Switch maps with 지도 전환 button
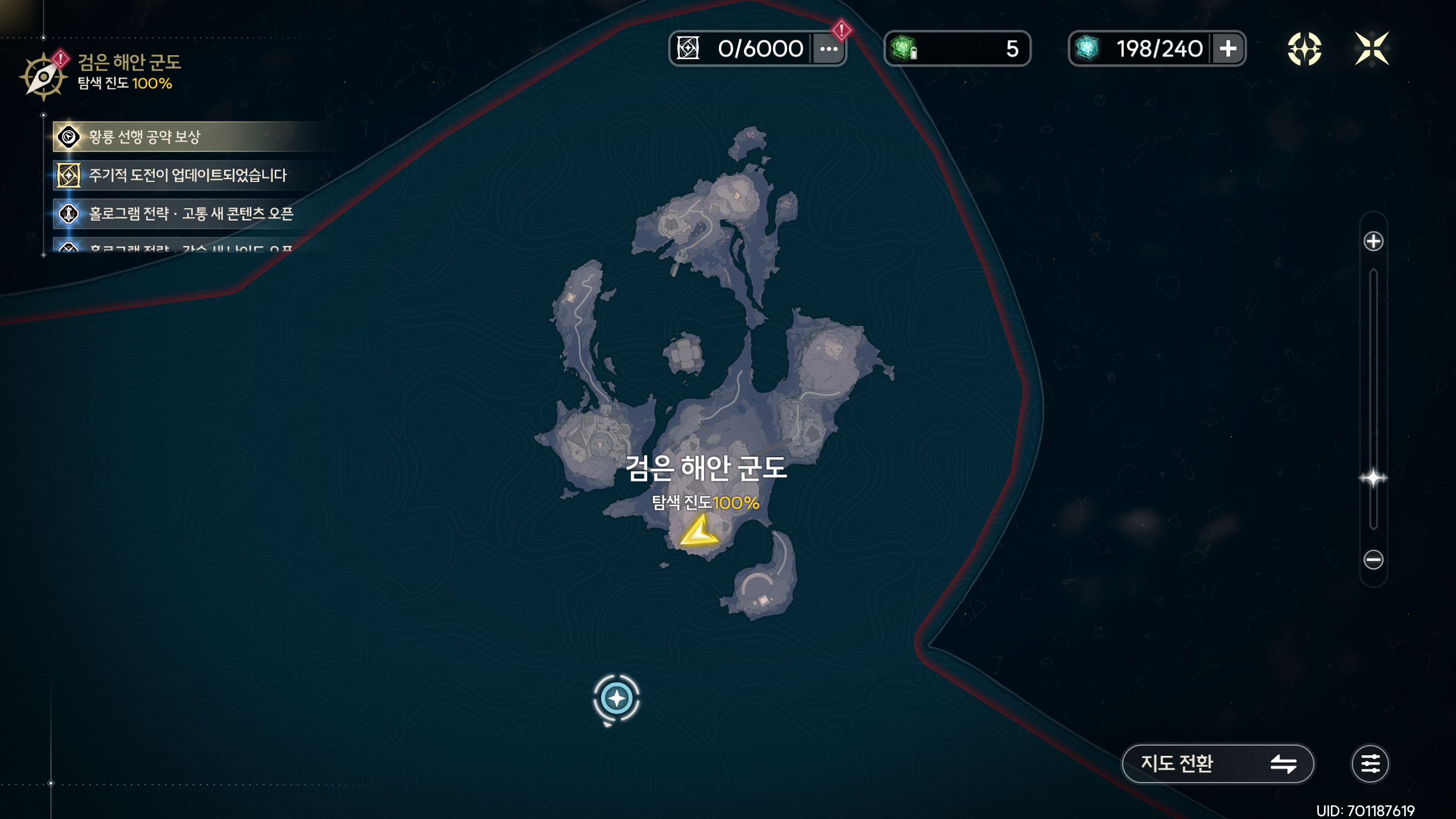 1217,763
